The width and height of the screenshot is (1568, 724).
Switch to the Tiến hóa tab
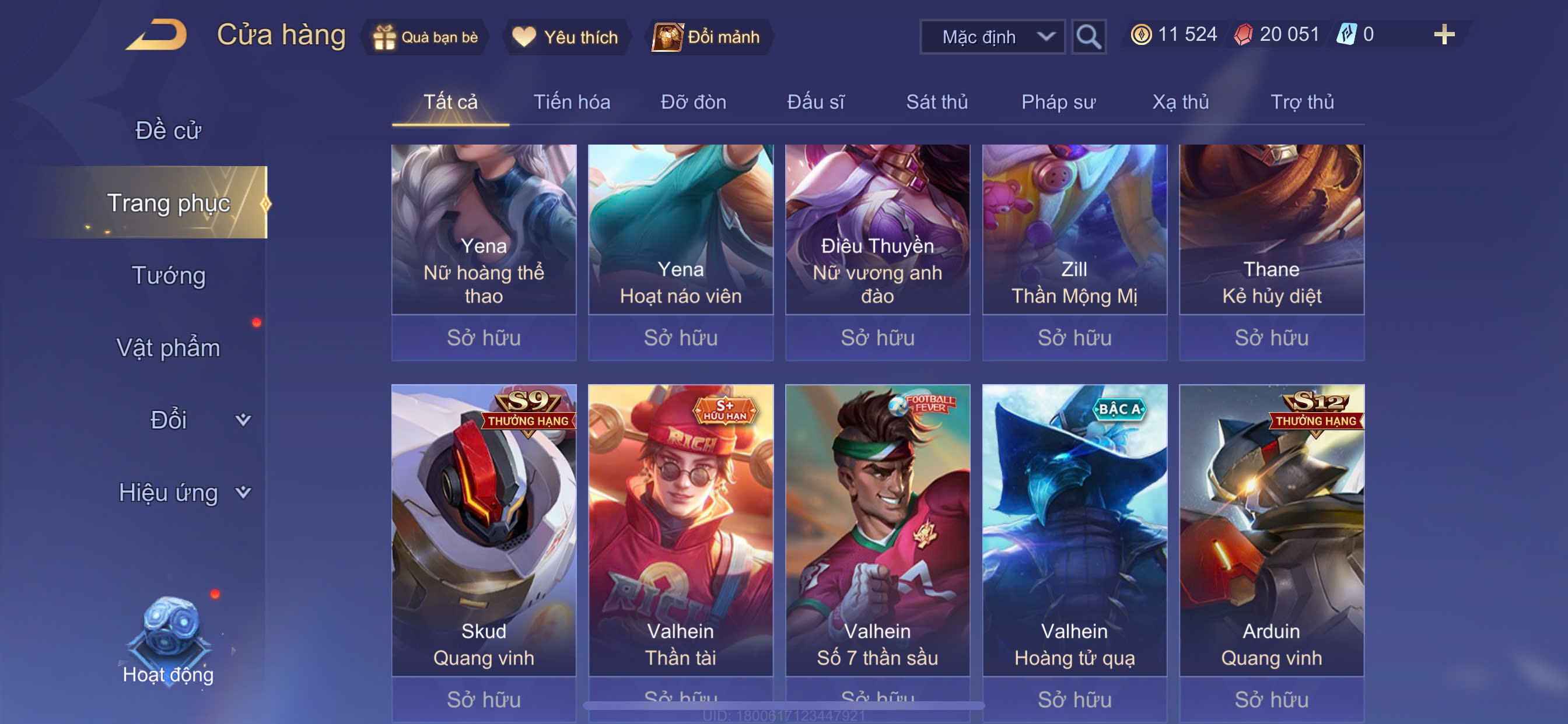[x=572, y=102]
